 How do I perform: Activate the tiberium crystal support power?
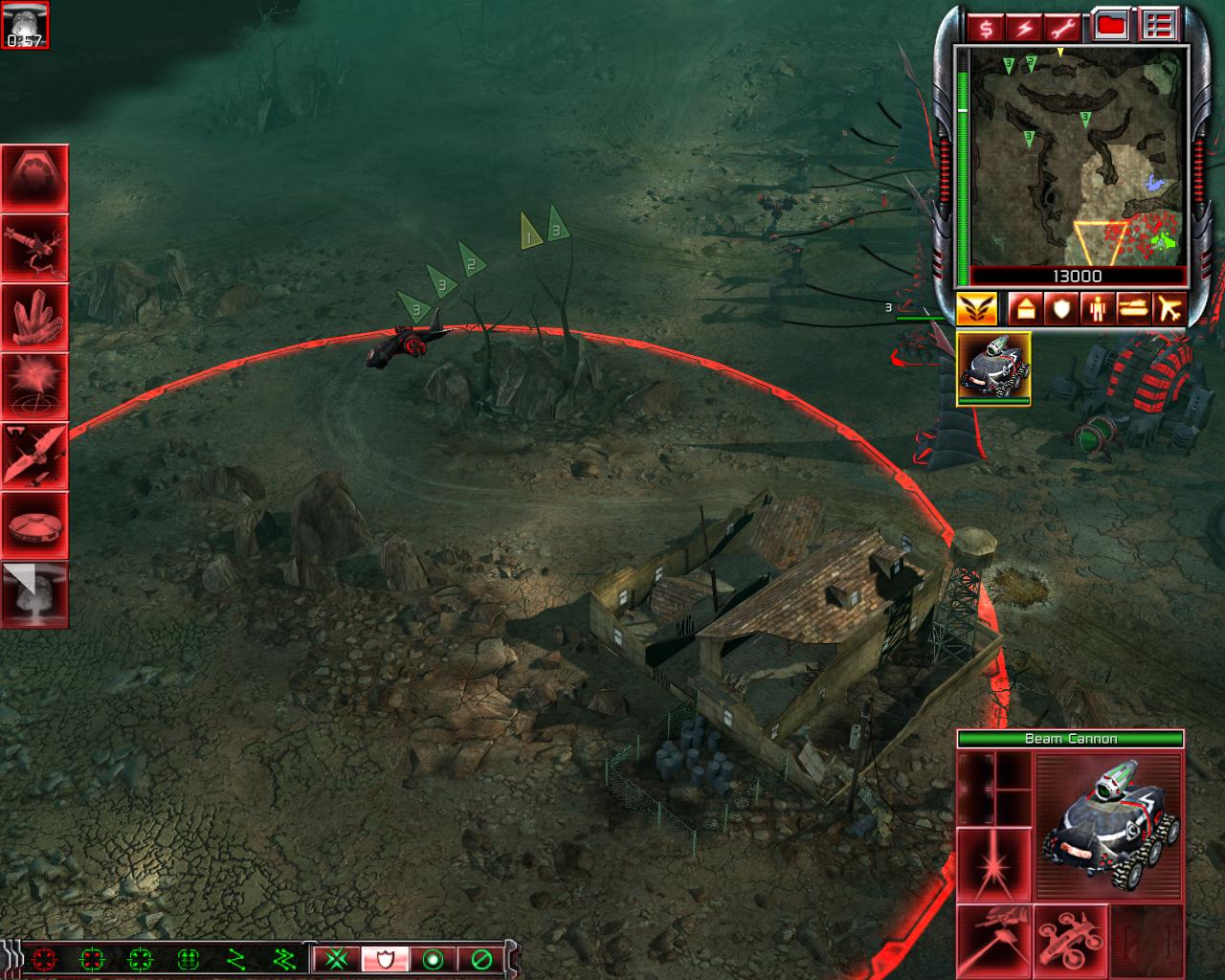34,317
